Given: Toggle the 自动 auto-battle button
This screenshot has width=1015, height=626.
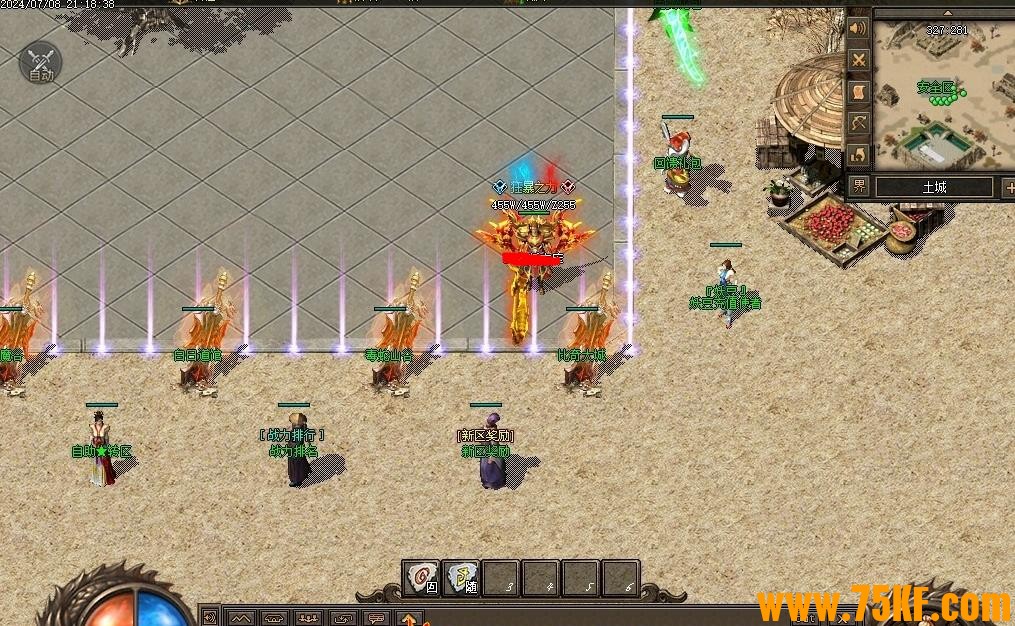Looking at the screenshot, I should coord(40,62).
